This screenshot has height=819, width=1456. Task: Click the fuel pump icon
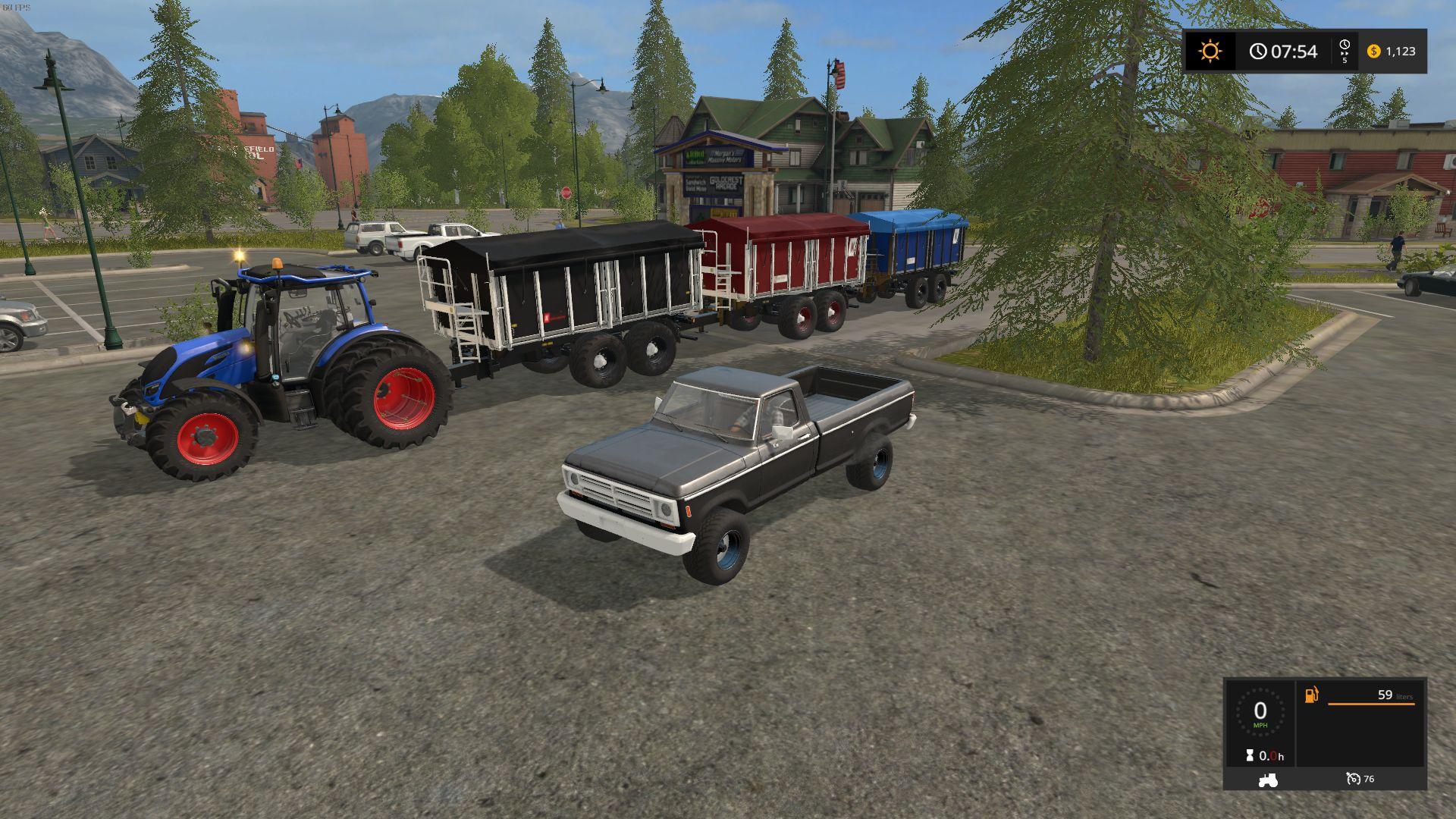pos(1312,695)
